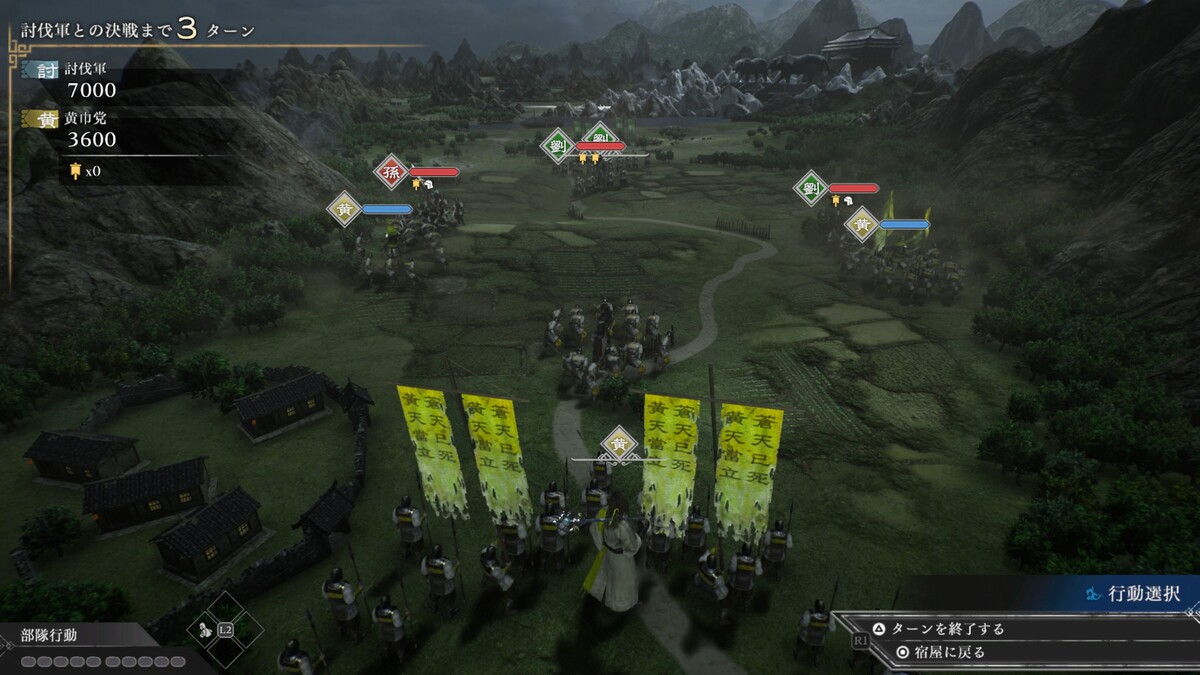Select the 黄 marker with yellow flags

862,224
